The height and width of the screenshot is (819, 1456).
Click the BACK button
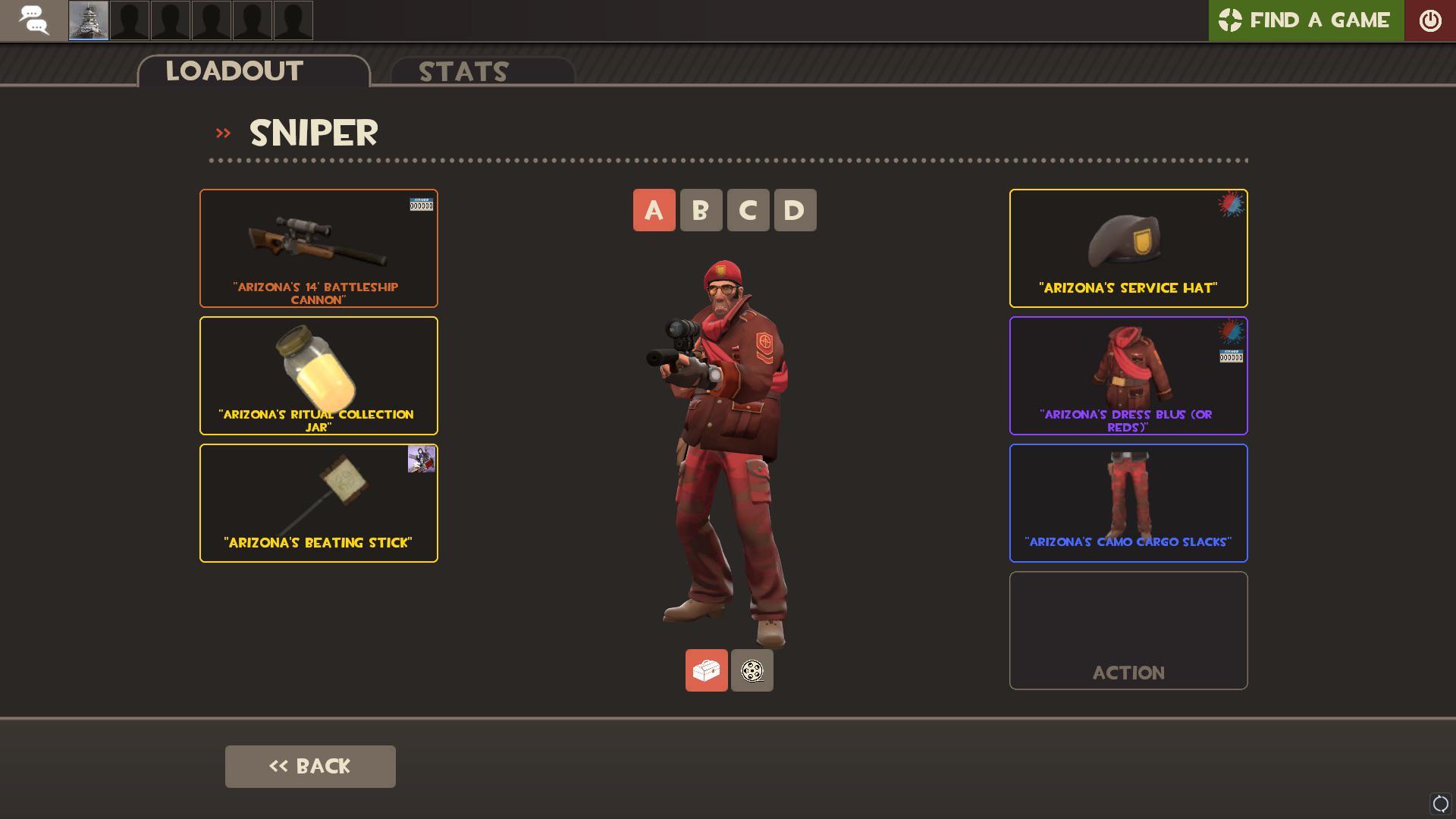[310, 766]
